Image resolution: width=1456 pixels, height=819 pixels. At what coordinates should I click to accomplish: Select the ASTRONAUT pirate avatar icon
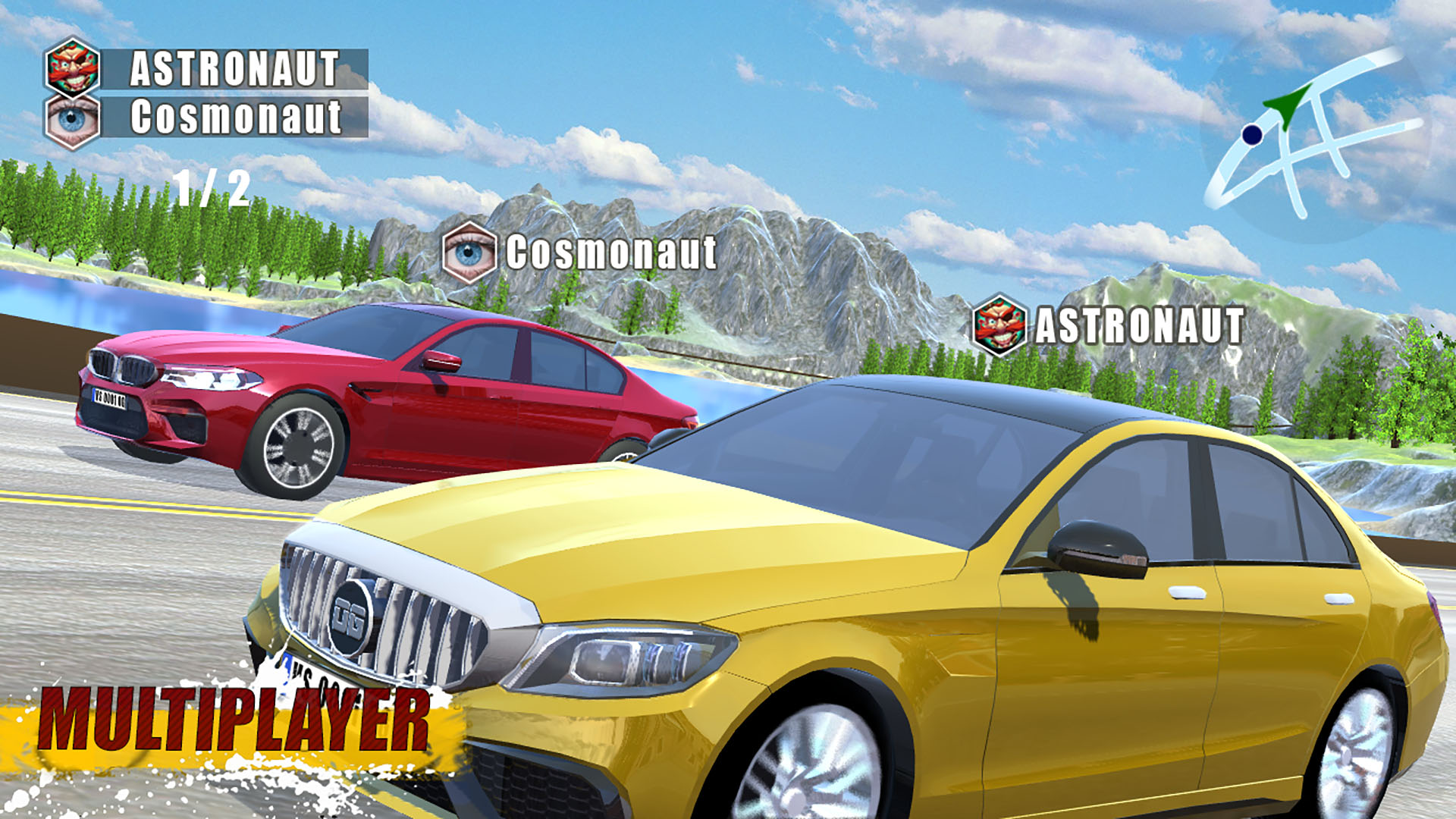tap(72, 68)
